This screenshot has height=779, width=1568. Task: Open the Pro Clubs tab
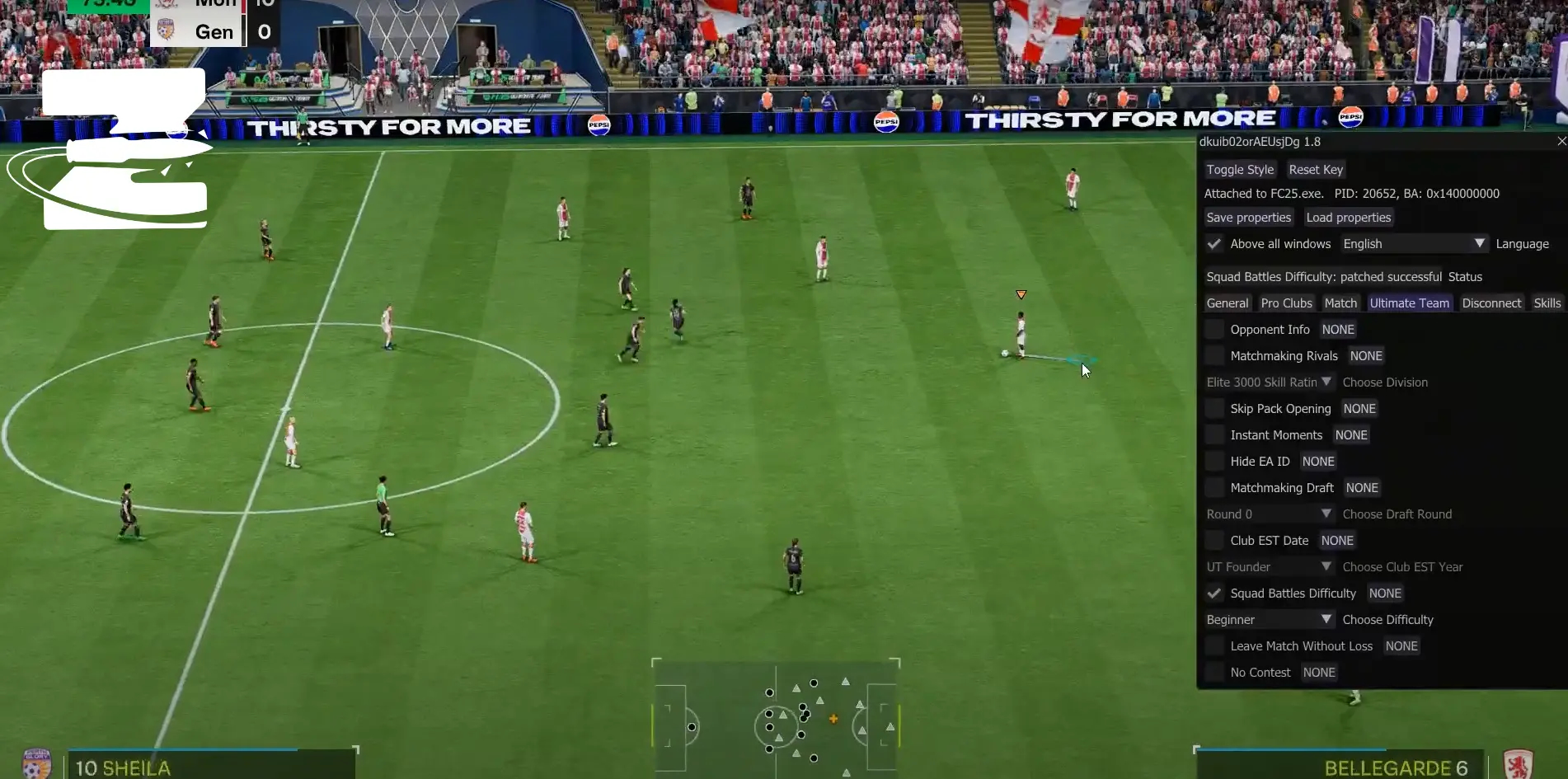click(x=1286, y=303)
